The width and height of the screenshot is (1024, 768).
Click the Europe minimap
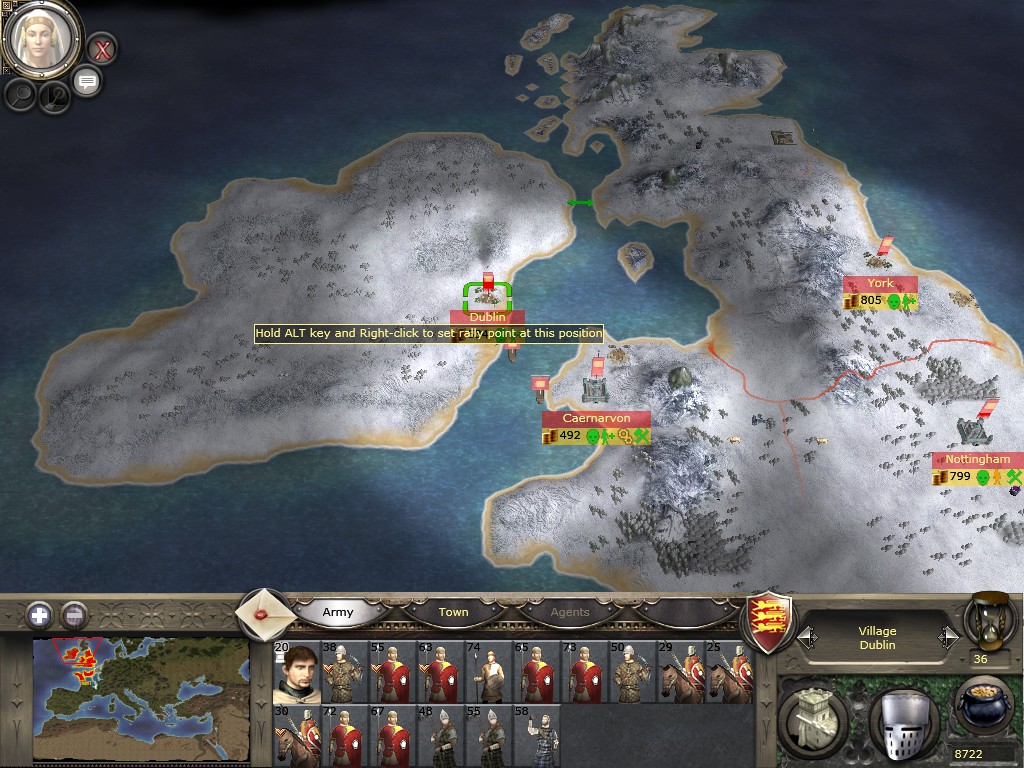(140, 690)
